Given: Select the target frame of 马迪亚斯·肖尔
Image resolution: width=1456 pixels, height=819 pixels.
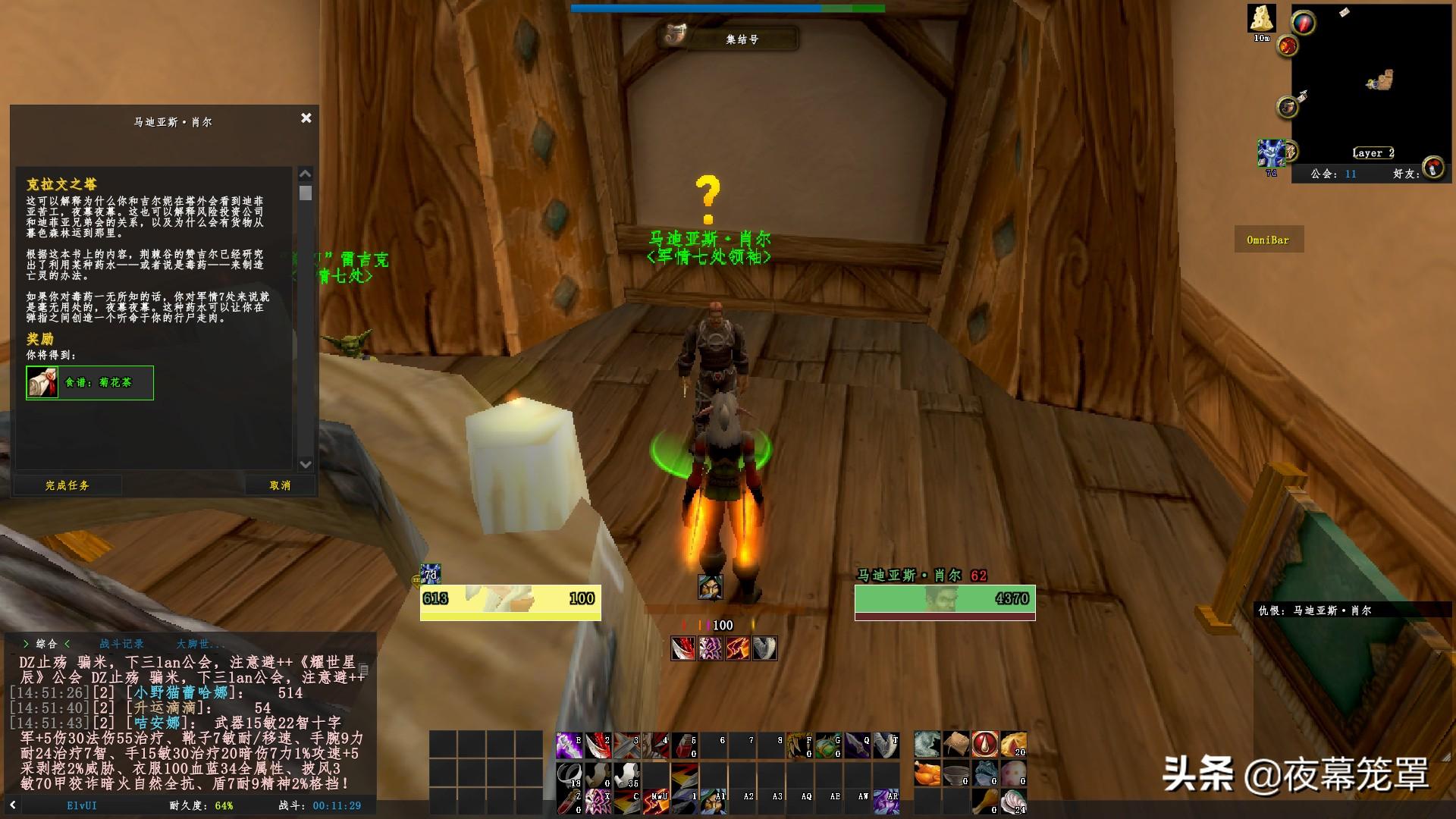Looking at the screenshot, I should [x=945, y=599].
